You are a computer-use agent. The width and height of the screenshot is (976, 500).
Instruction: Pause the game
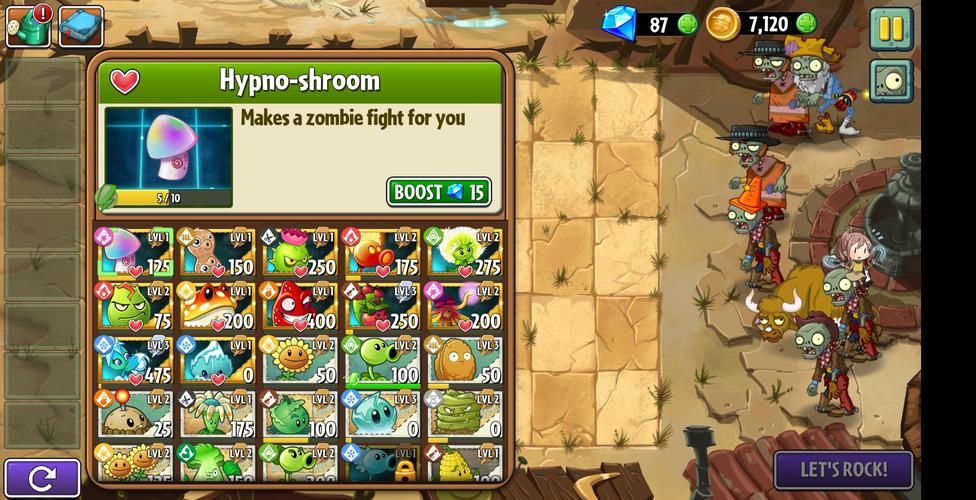[x=890, y=27]
